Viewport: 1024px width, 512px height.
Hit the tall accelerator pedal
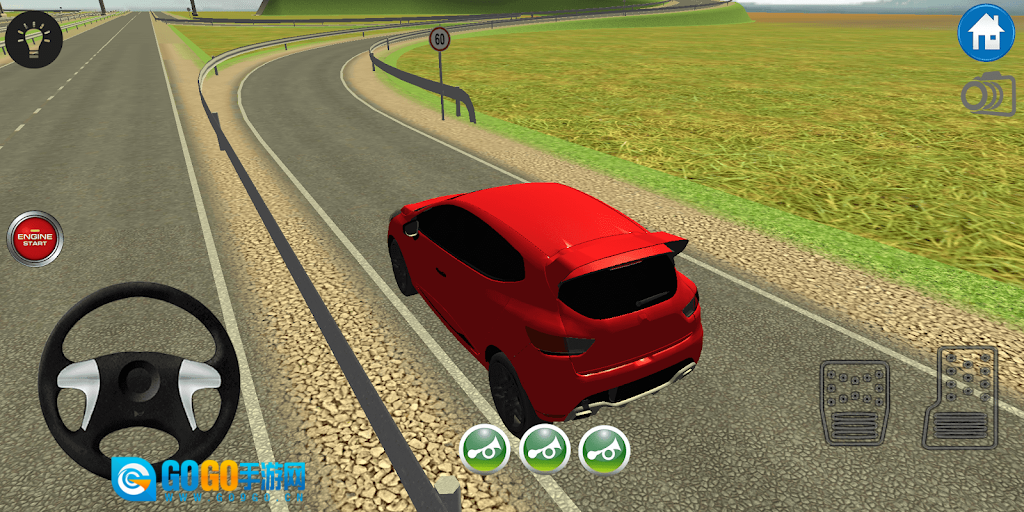(962, 397)
